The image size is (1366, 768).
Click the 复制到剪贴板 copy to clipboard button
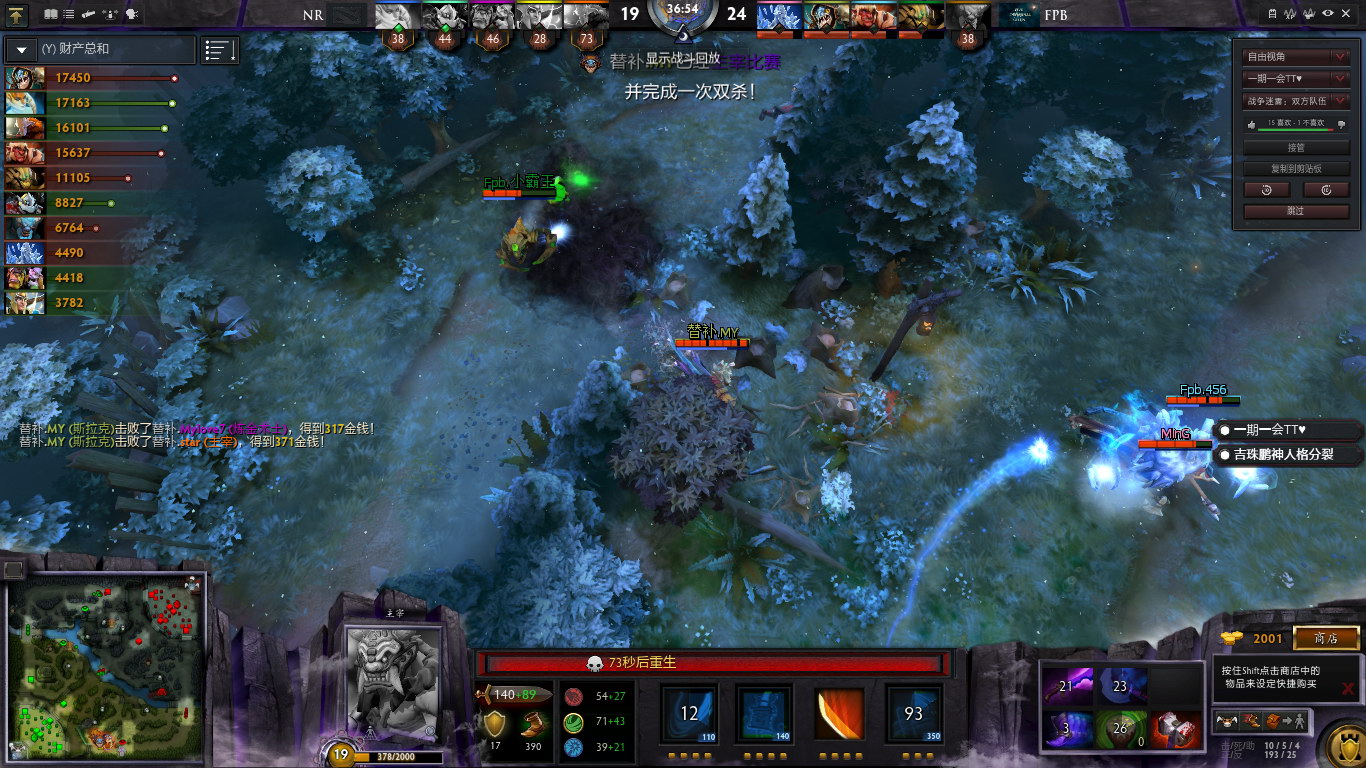[x=1296, y=169]
